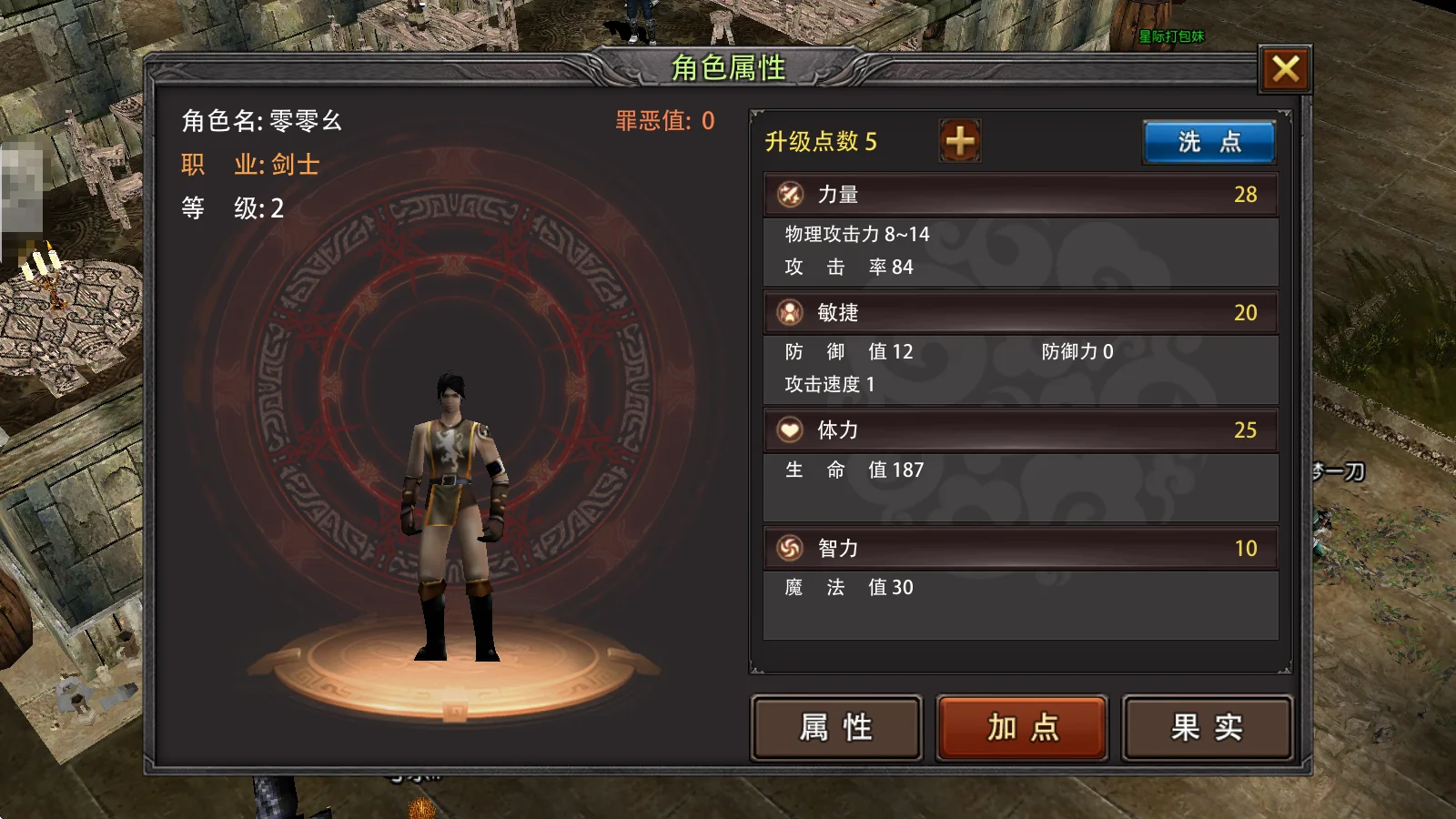Click the yellow value 28 next to 力量
Image resolution: width=1456 pixels, height=819 pixels.
[x=1246, y=194]
